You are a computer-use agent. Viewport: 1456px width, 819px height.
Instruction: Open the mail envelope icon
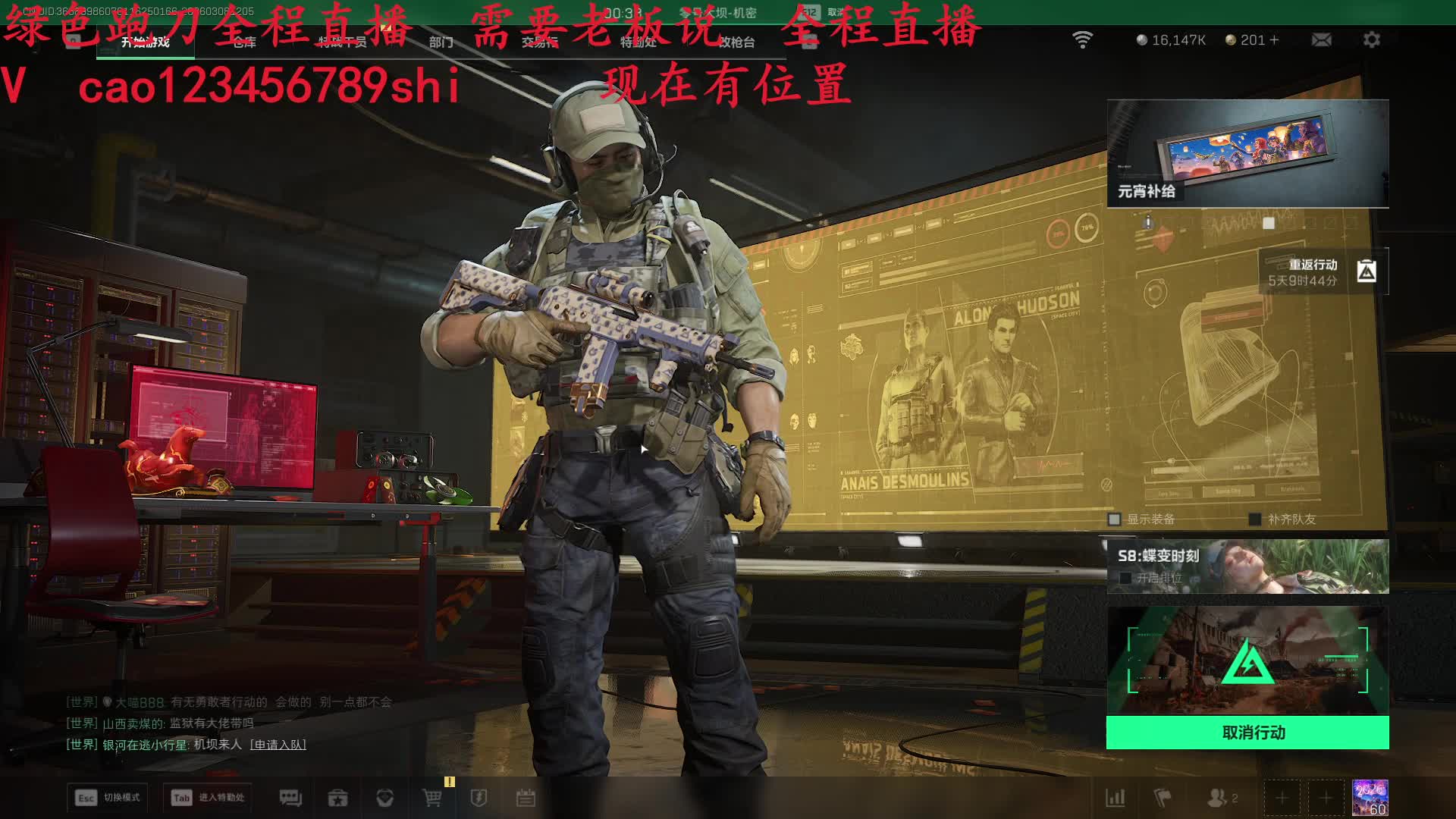tap(1321, 39)
